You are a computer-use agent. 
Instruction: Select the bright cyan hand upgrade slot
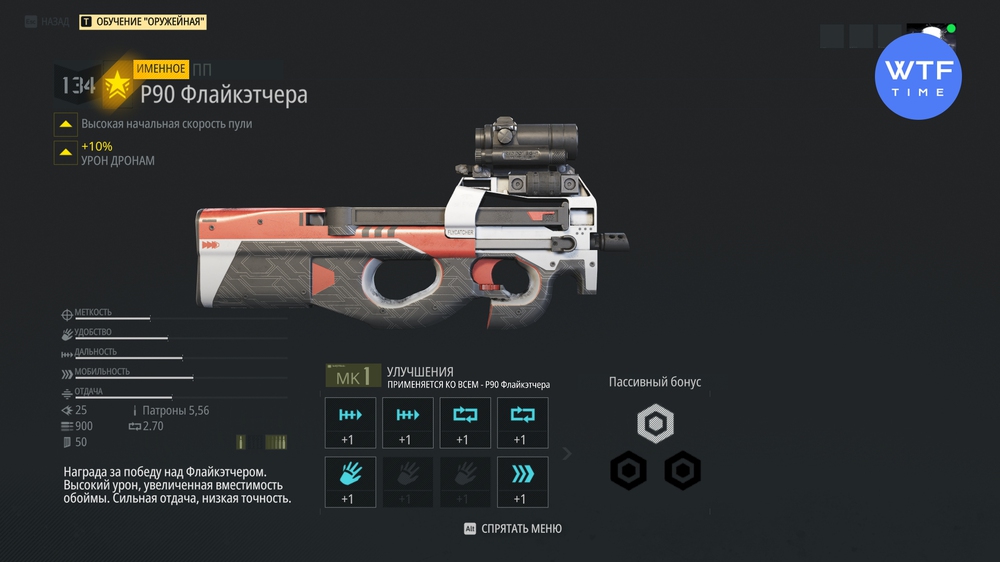point(350,481)
